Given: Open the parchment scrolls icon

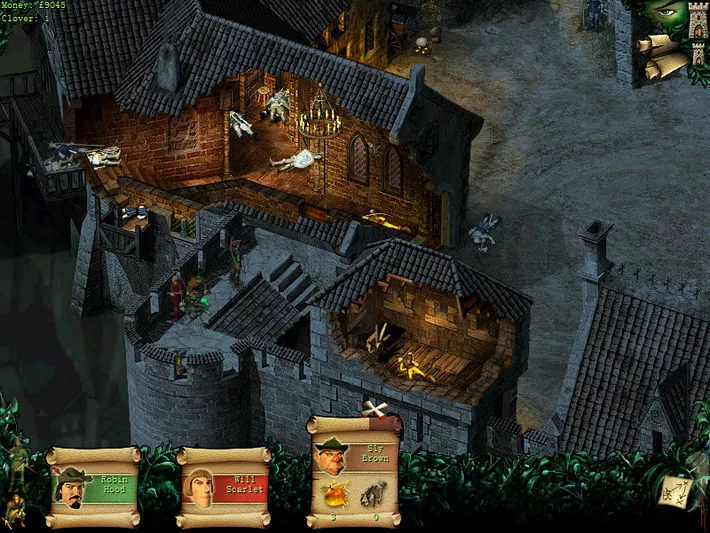Looking at the screenshot, I should click(661, 56).
